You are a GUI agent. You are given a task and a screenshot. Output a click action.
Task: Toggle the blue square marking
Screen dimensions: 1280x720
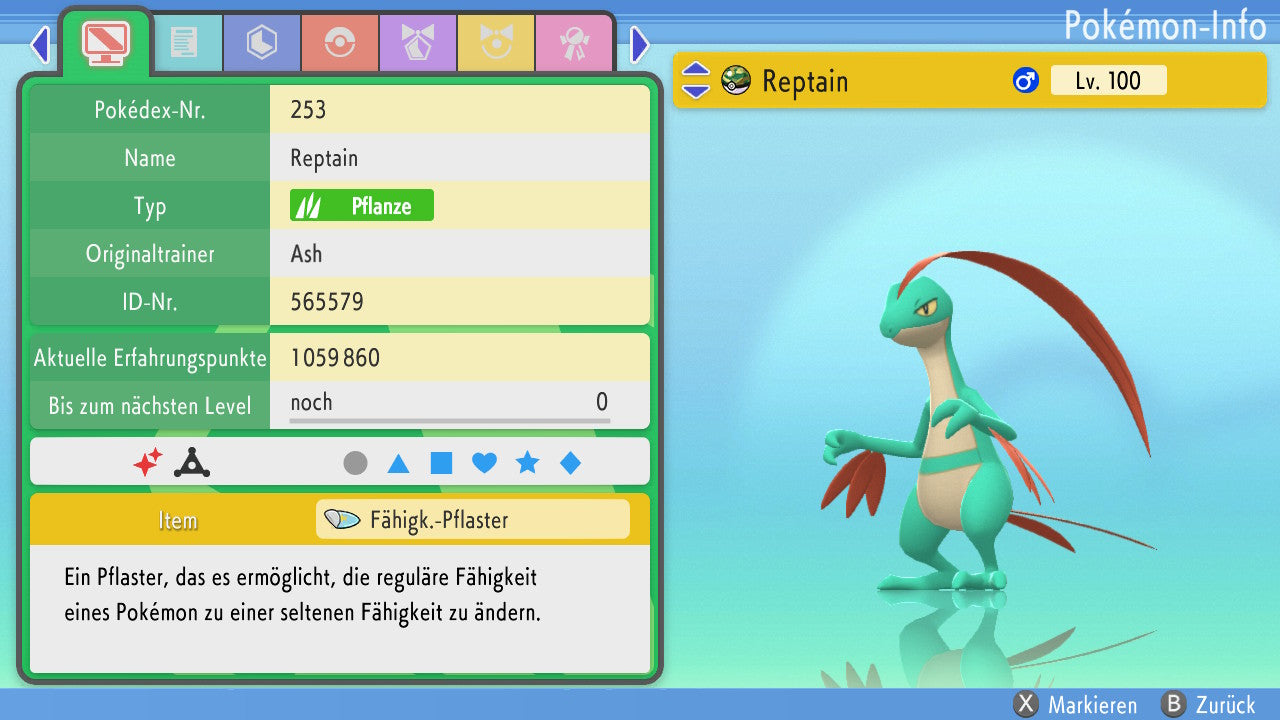[x=441, y=463]
